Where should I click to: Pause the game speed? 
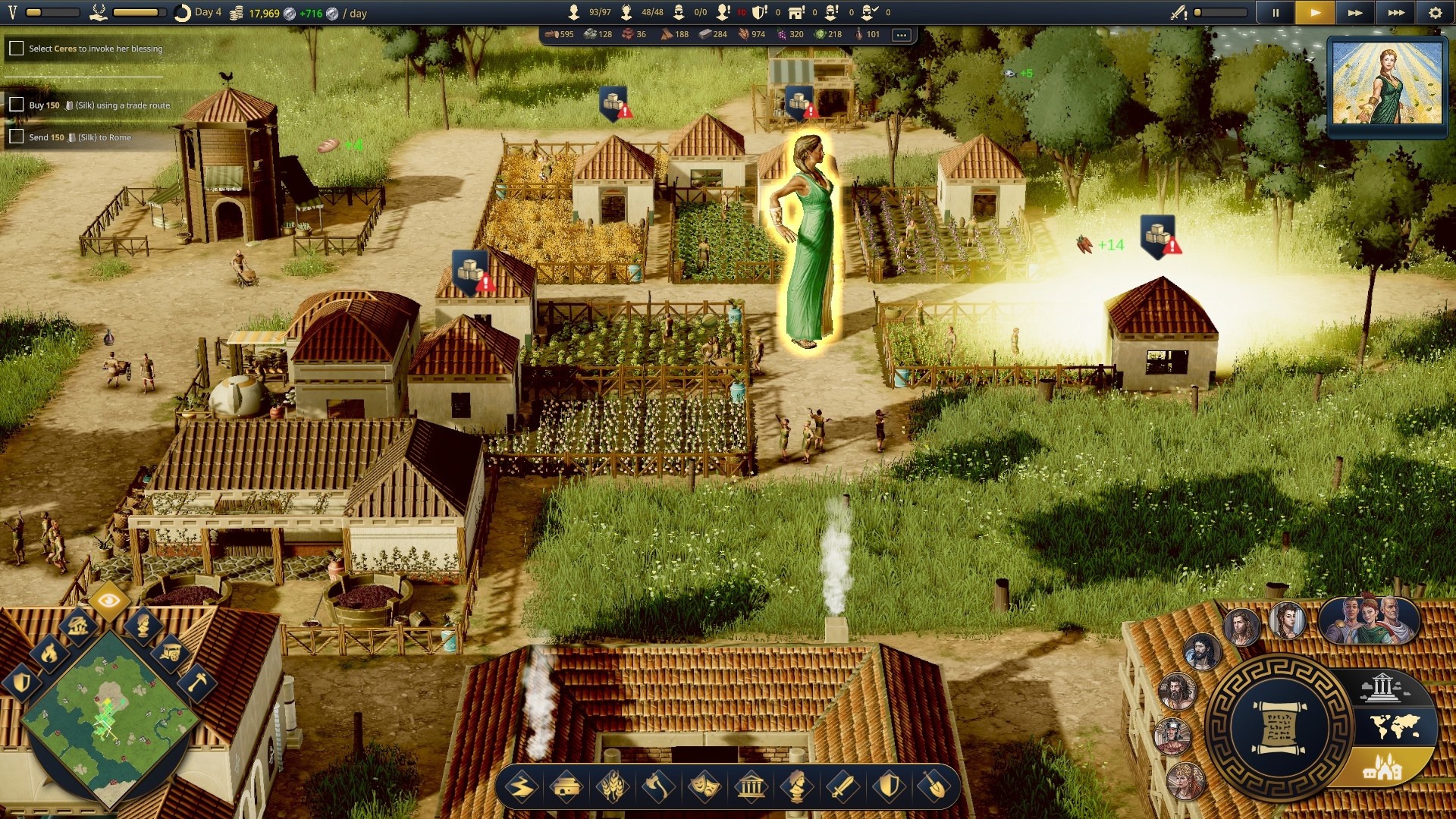(x=1276, y=13)
